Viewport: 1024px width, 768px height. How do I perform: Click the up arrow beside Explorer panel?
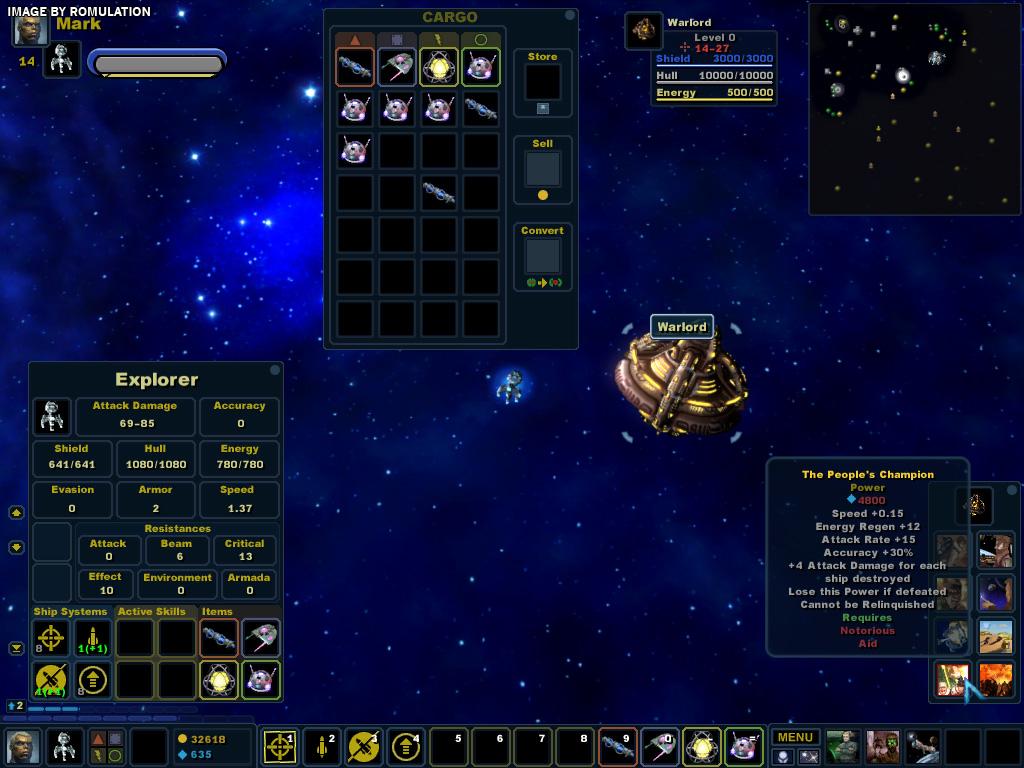coord(16,512)
